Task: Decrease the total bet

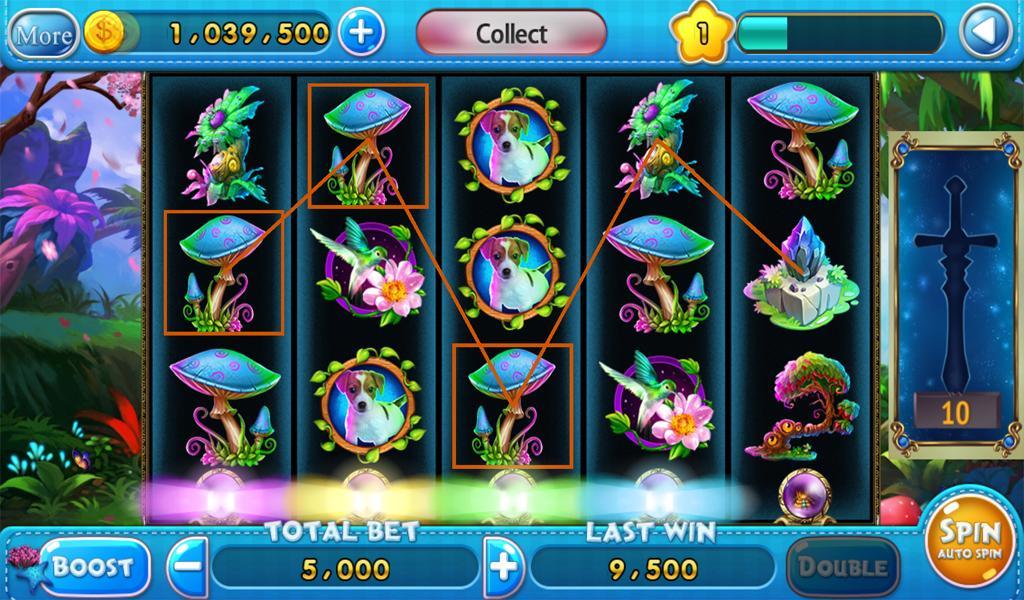Action: 187,567
